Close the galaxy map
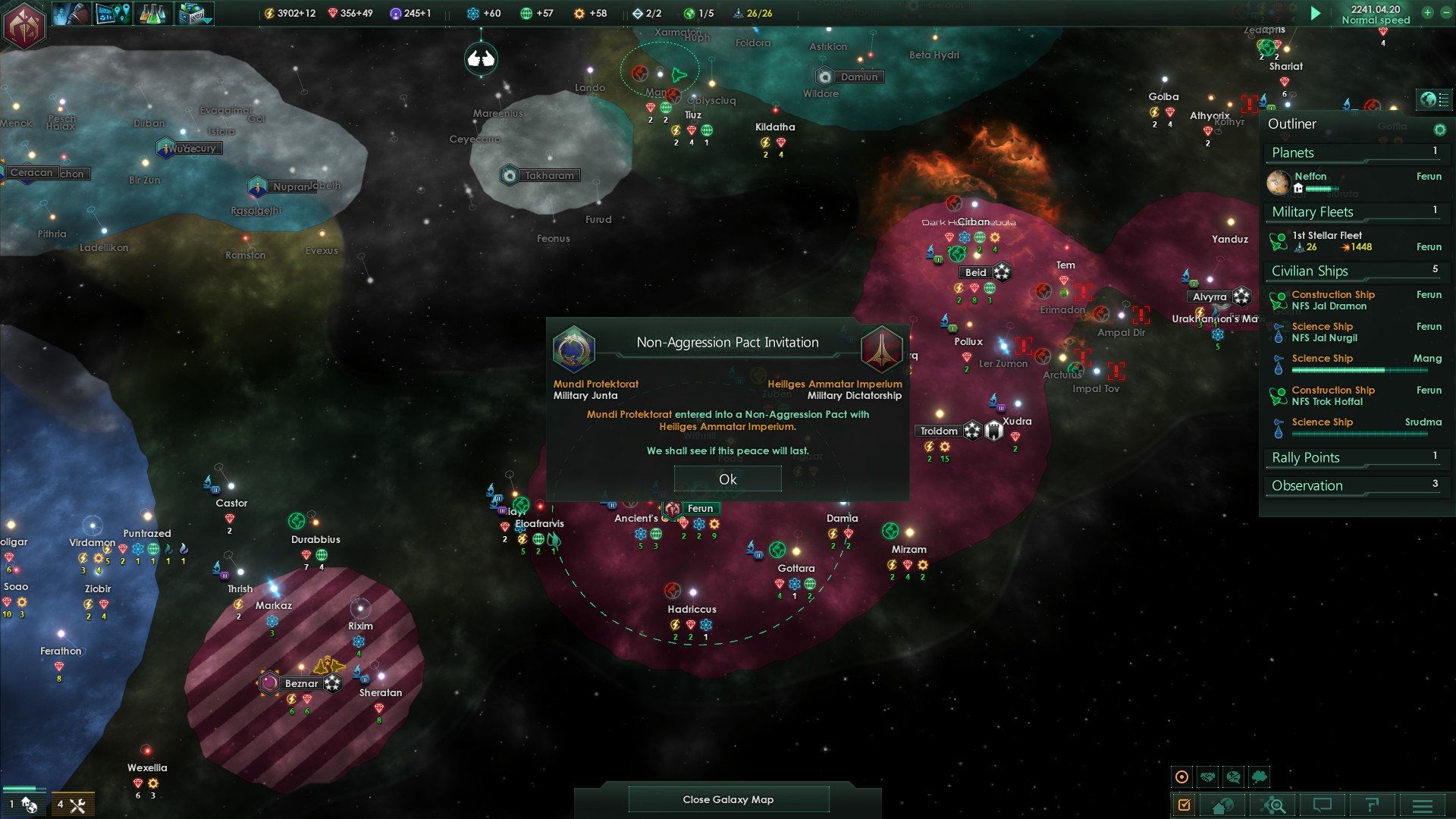 [728, 799]
